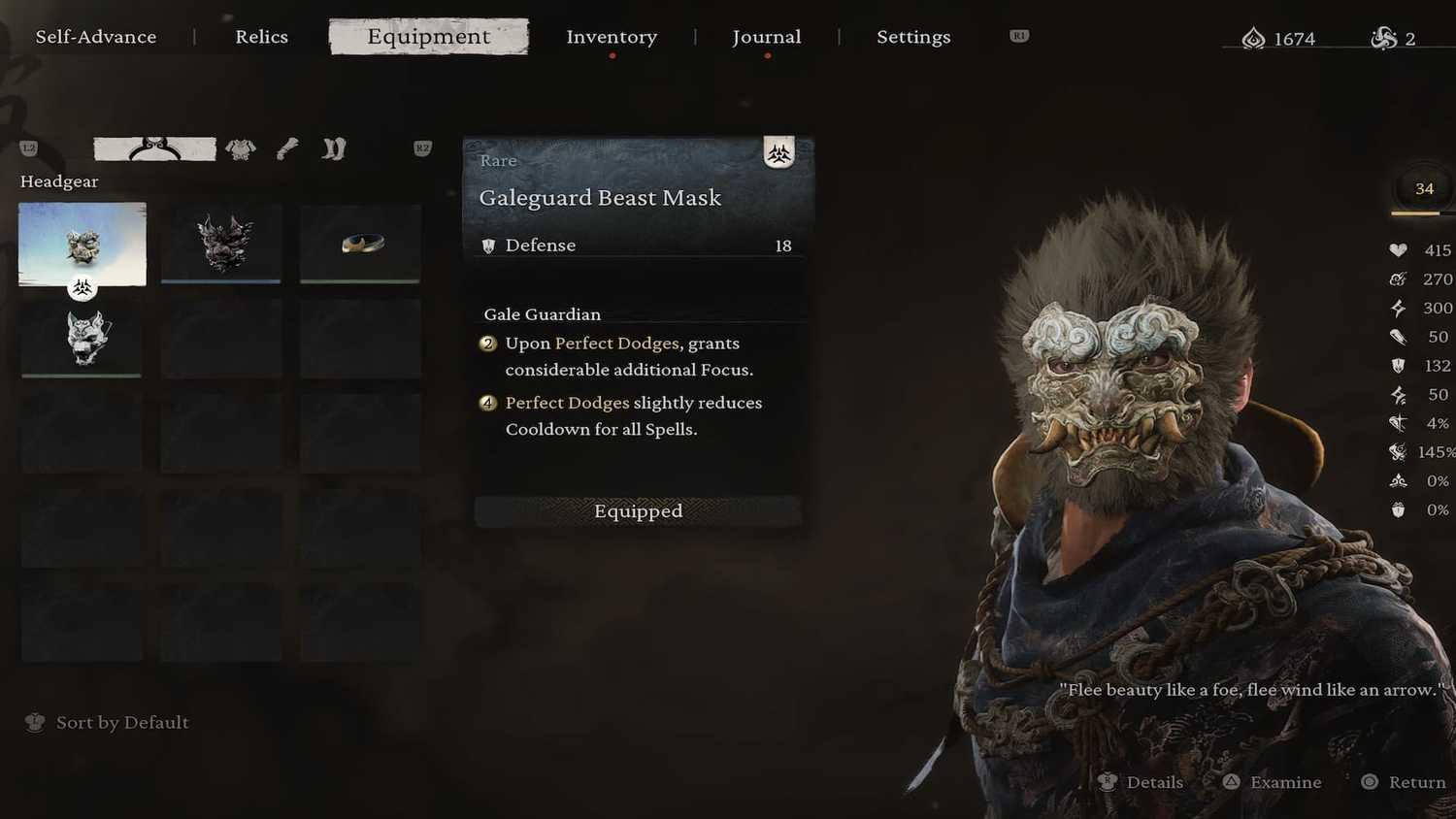Switch to the Self-Advance tab
Image resolution: width=1456 pixels, height=819 pixels.
coord(96,37)
